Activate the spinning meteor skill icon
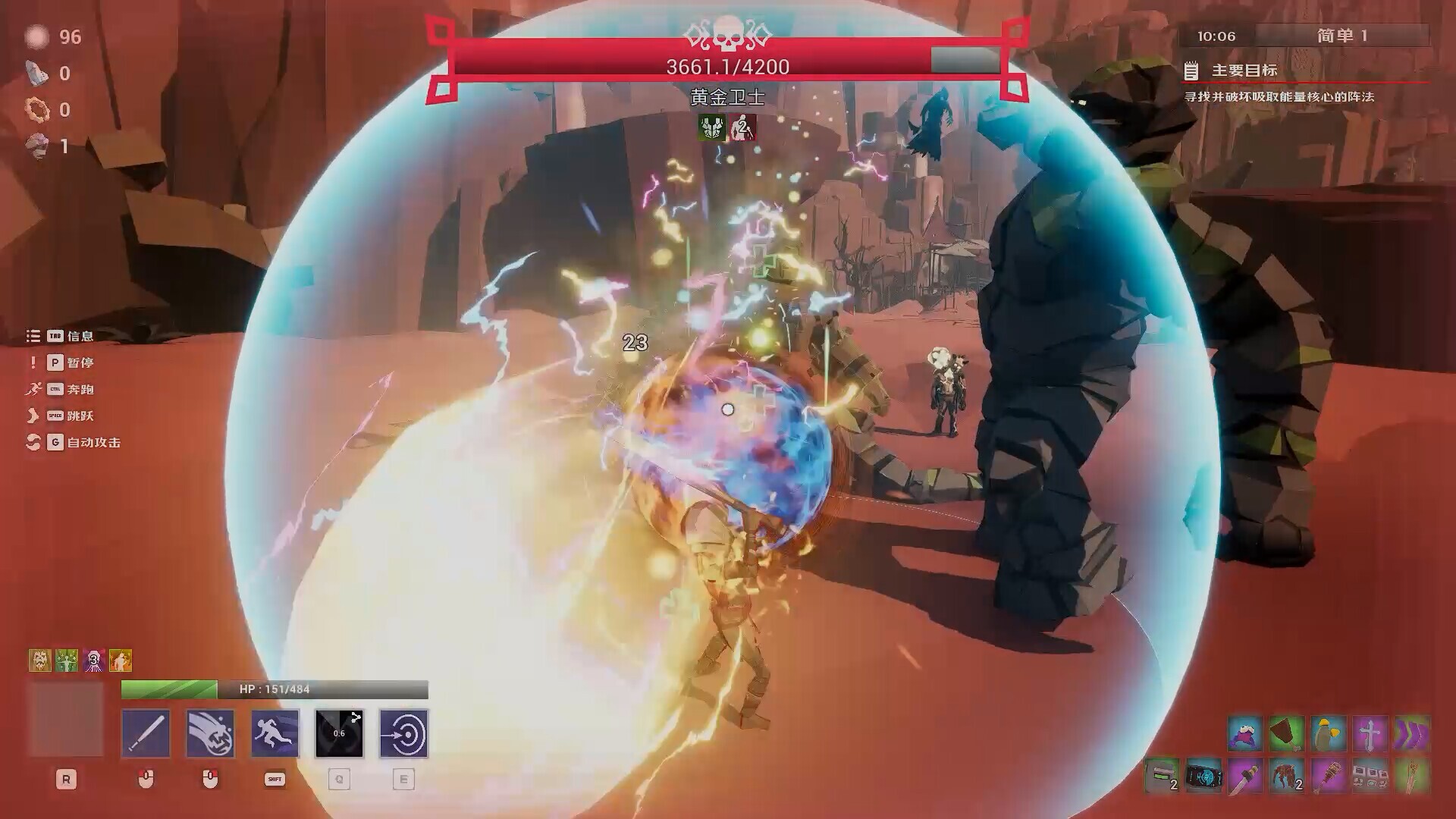The image size is (1456, 819). pyautogui.click(x=210, y=733)
